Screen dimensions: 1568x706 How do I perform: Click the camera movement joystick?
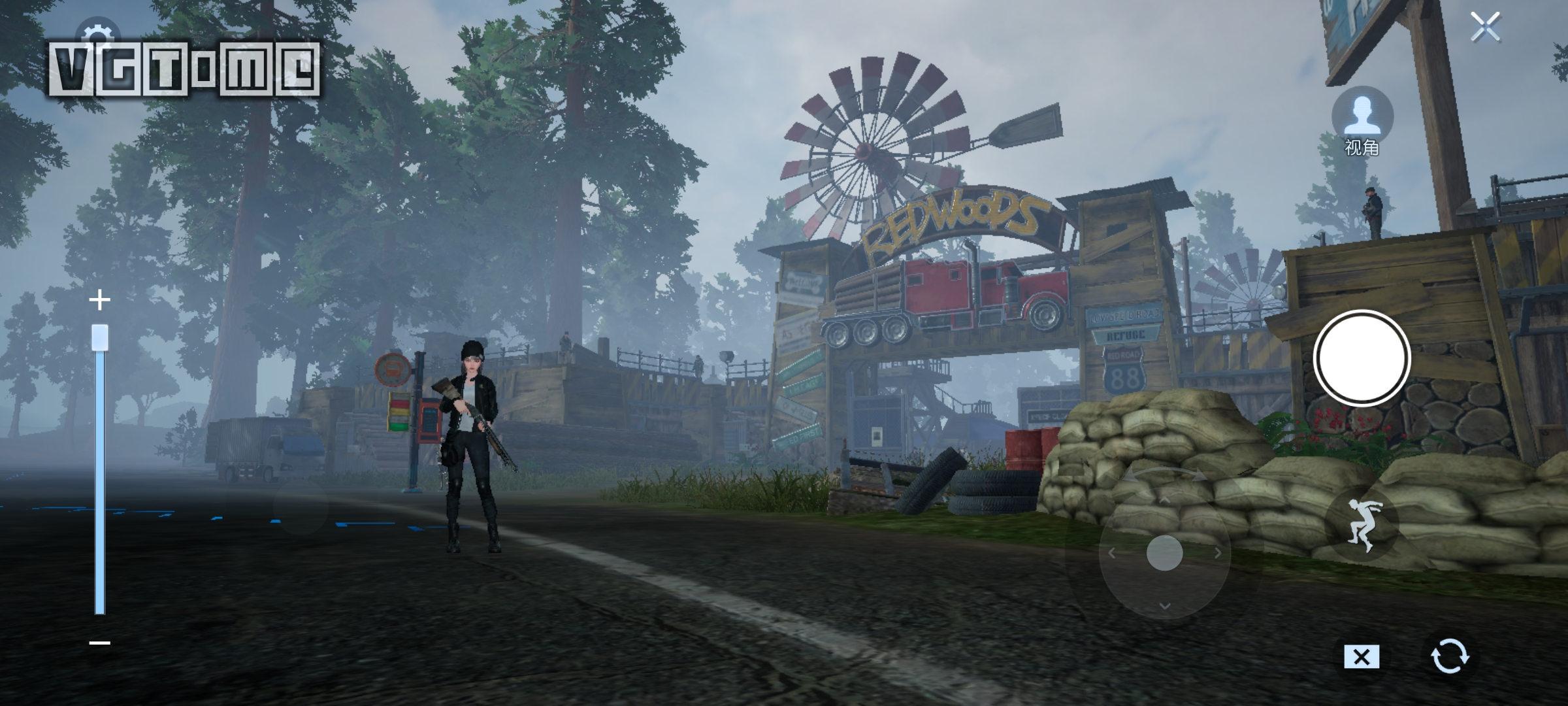1164,553
